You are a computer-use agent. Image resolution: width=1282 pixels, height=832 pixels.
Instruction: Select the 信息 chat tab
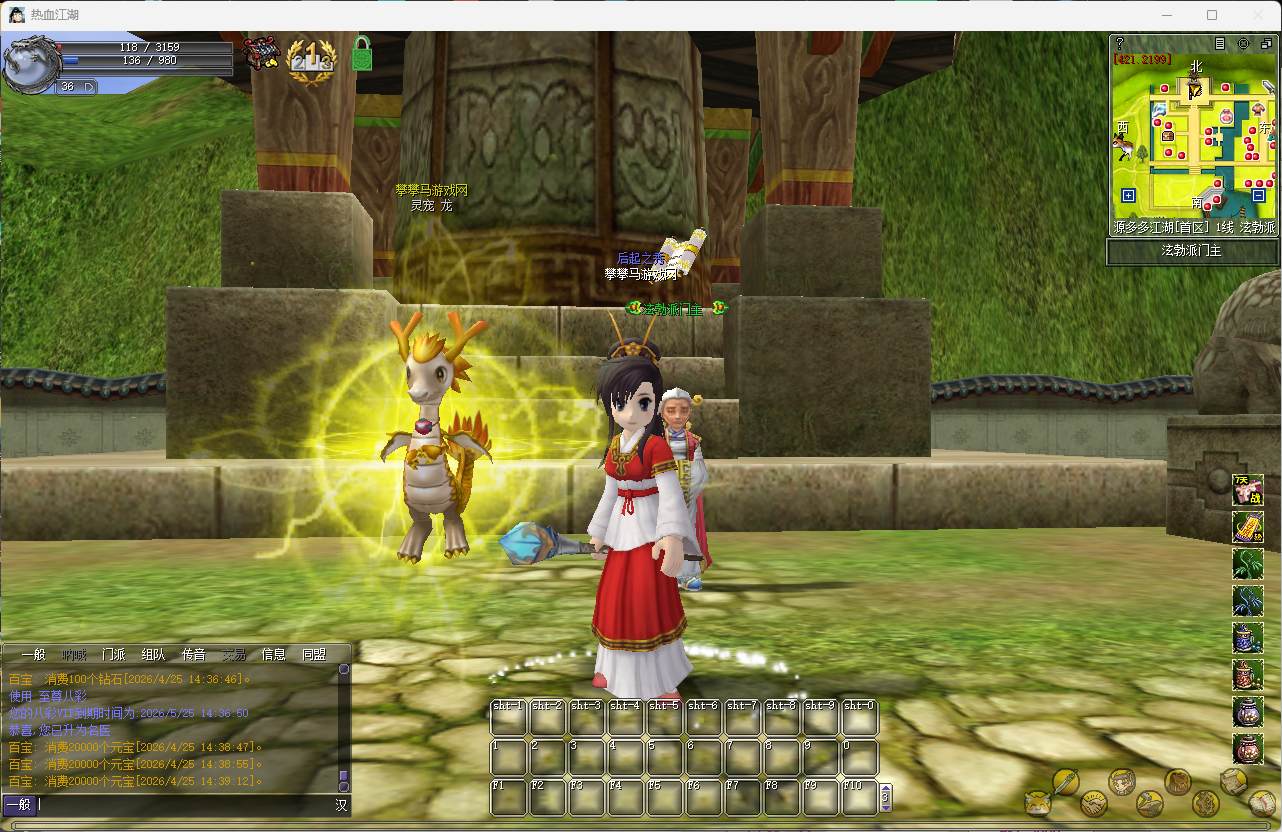point(273,655)
